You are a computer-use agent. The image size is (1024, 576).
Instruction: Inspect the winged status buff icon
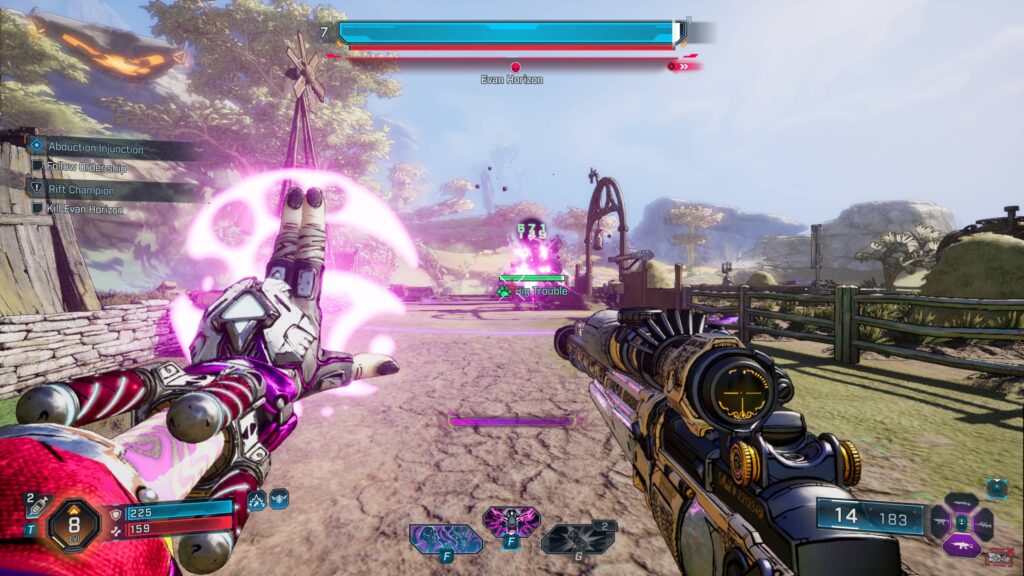[x=279, y=497]
